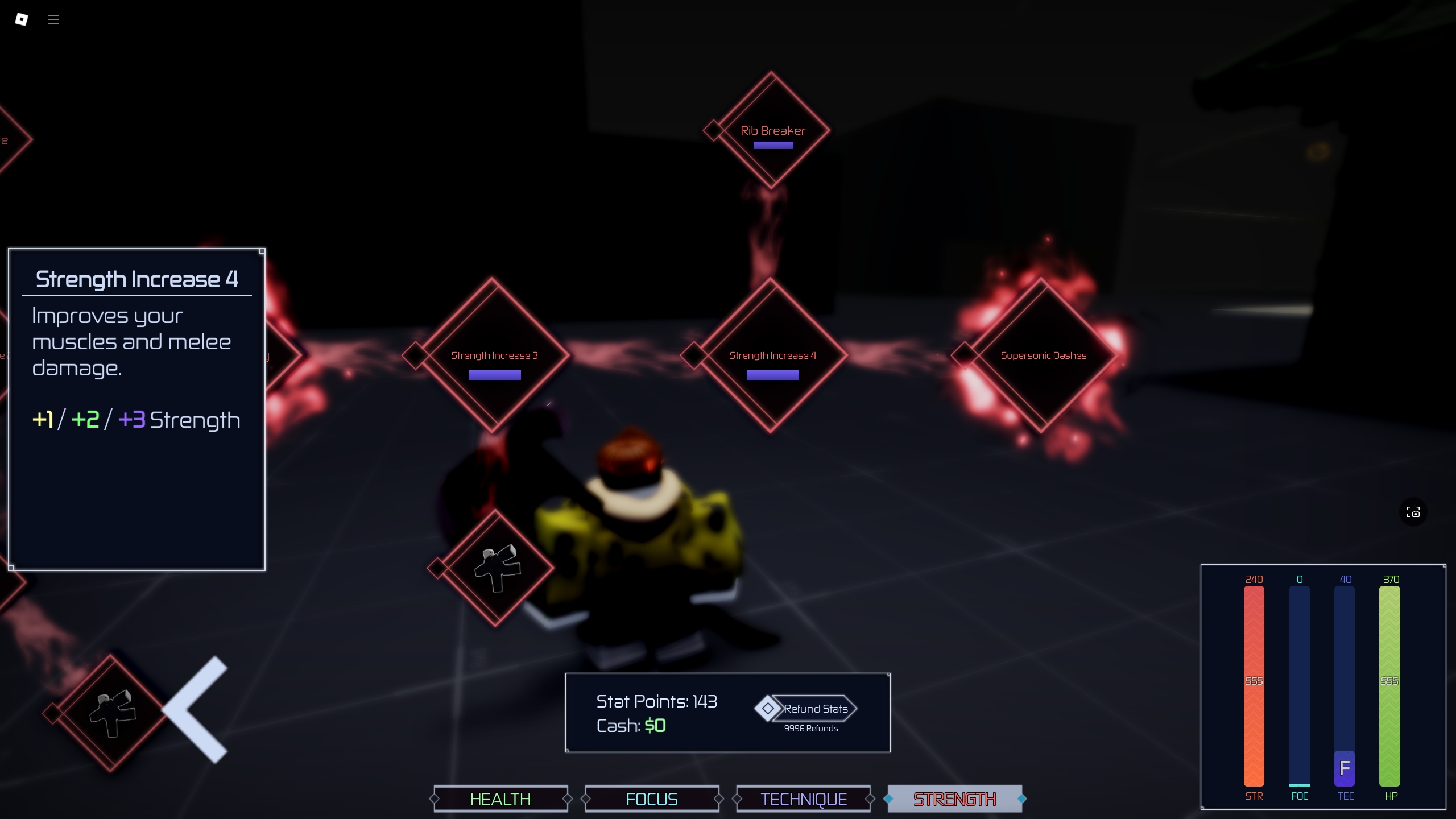This screenshot has width=1456, height=819.
Task: Click the diamond icon beside Refund Stats
Action: [768, 709]
